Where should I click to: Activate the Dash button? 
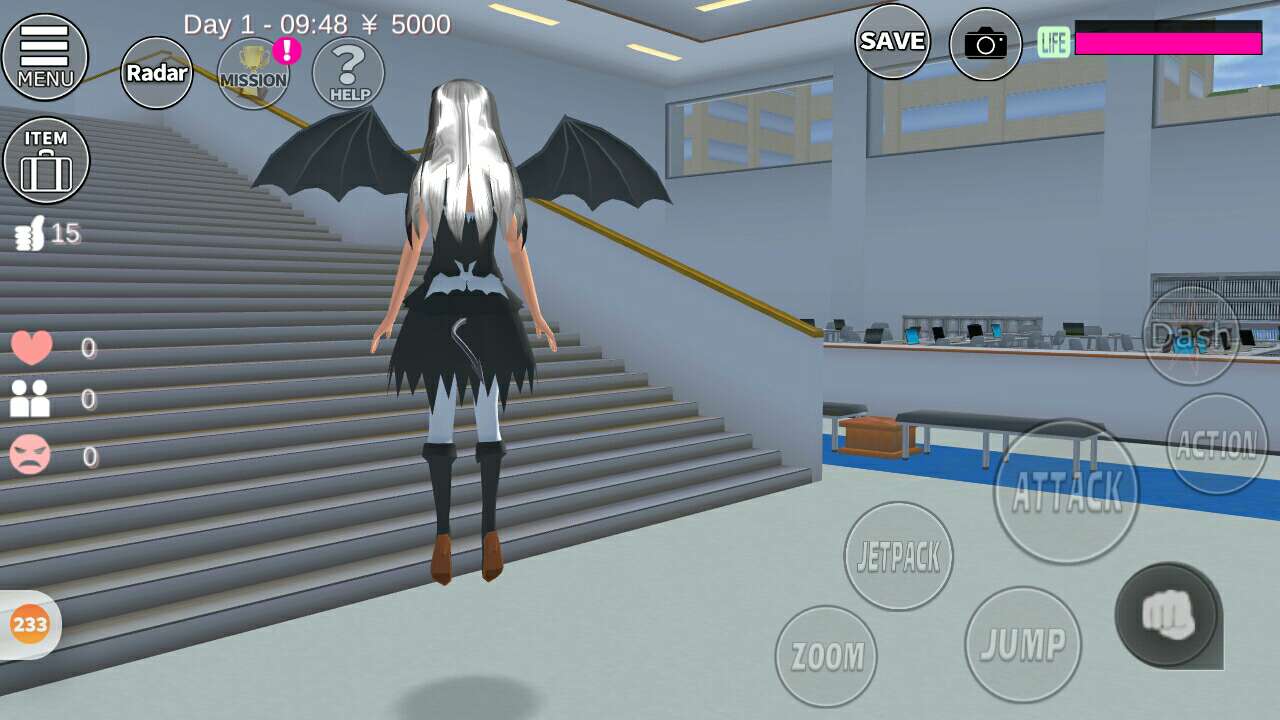pos(1191,335)
